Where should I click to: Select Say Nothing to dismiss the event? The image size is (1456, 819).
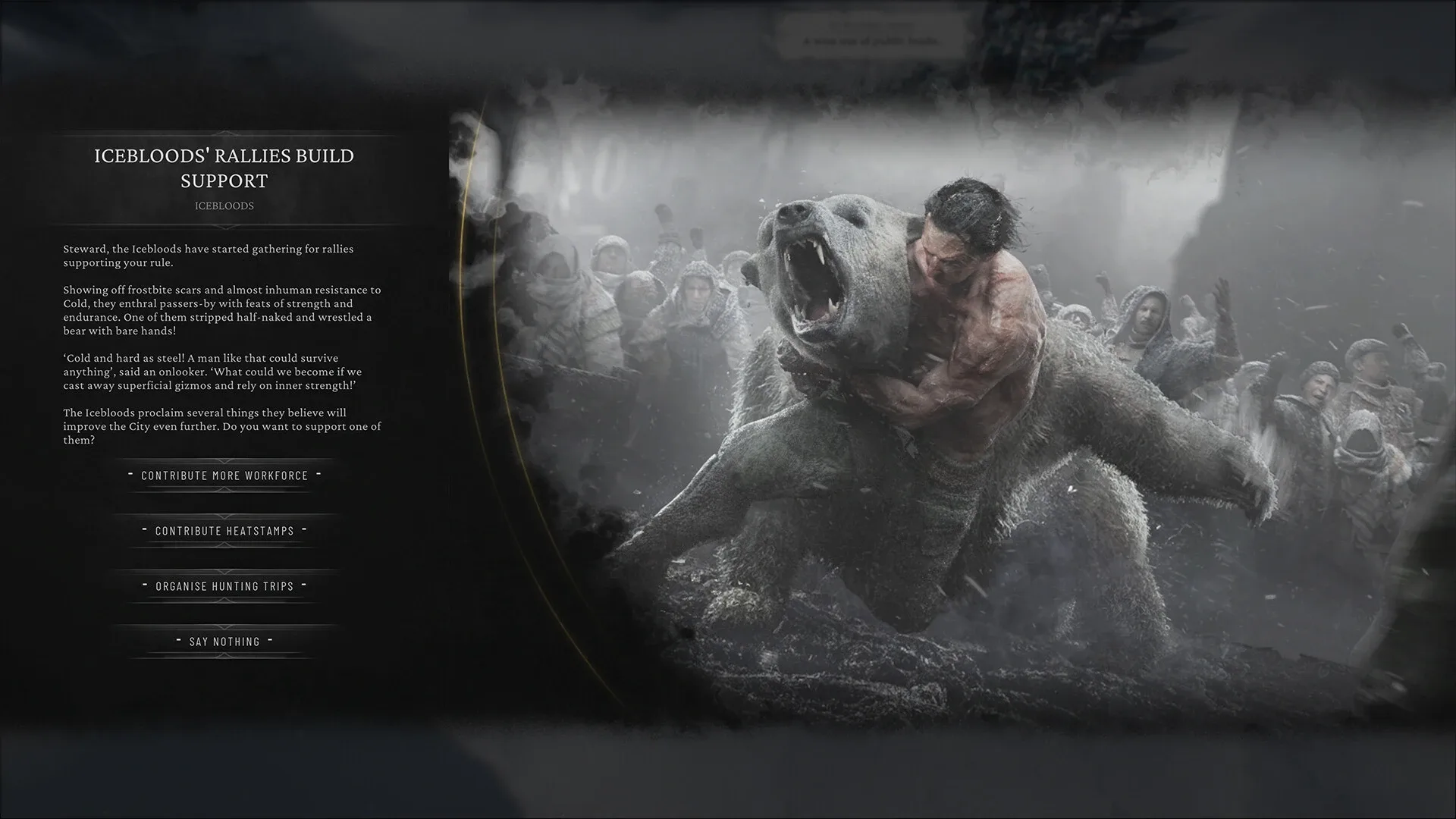(x=223, y=641)
